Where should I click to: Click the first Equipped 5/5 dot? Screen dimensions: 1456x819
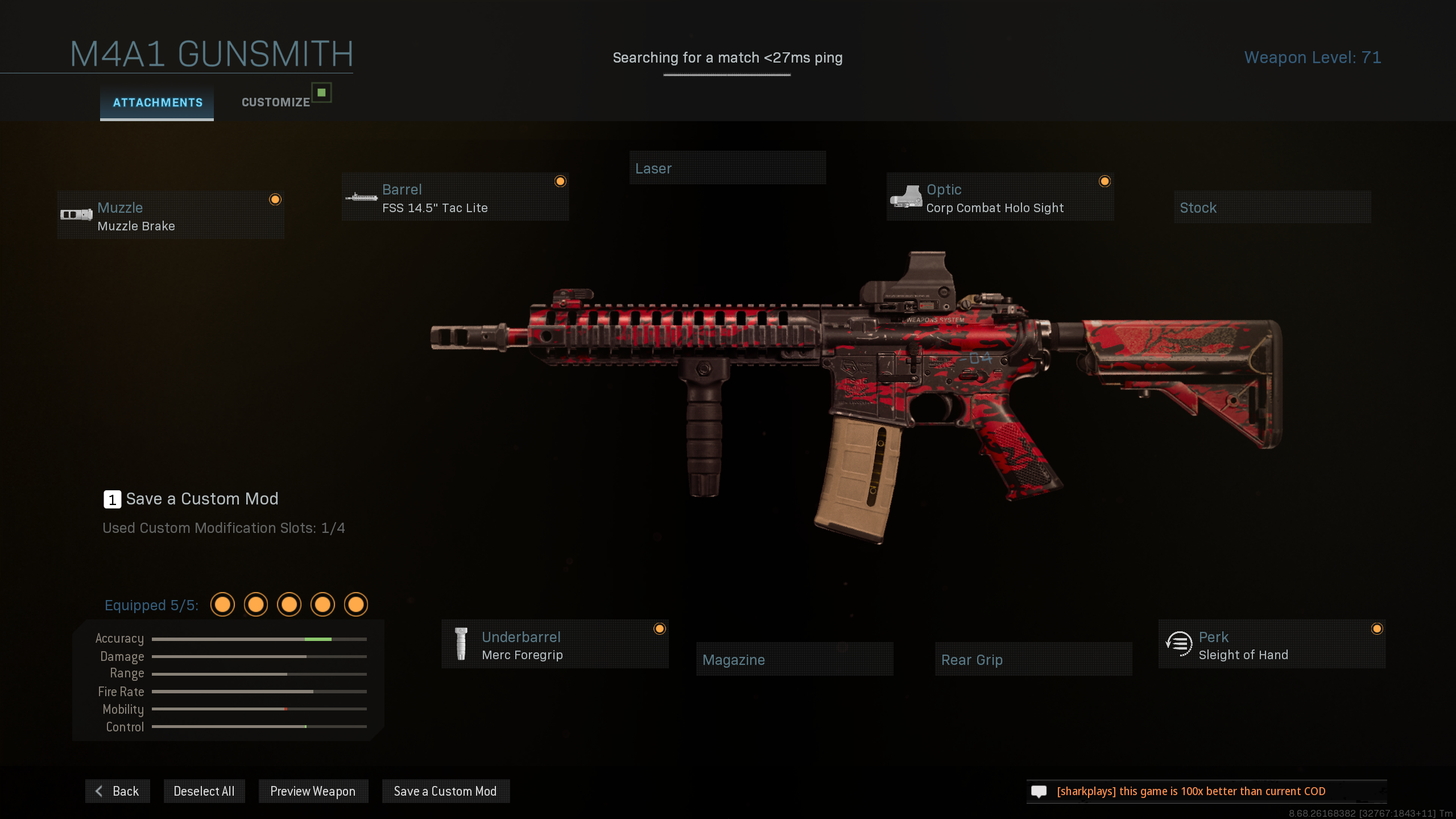[222, 605]
